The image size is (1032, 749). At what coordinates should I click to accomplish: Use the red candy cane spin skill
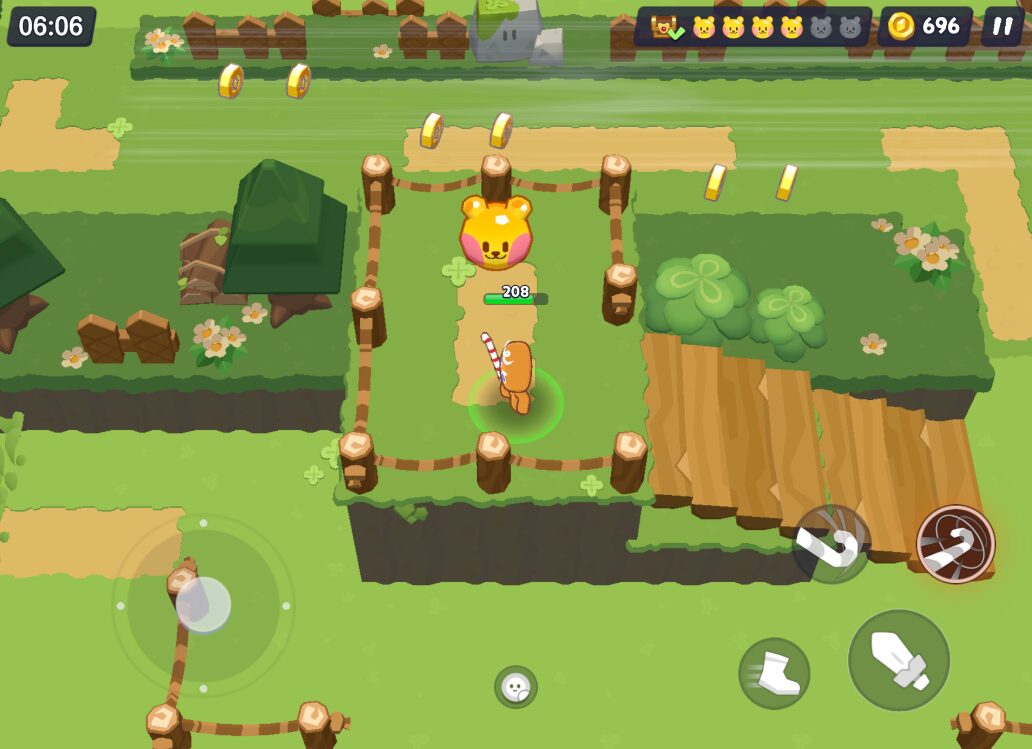tap(955, 544)
